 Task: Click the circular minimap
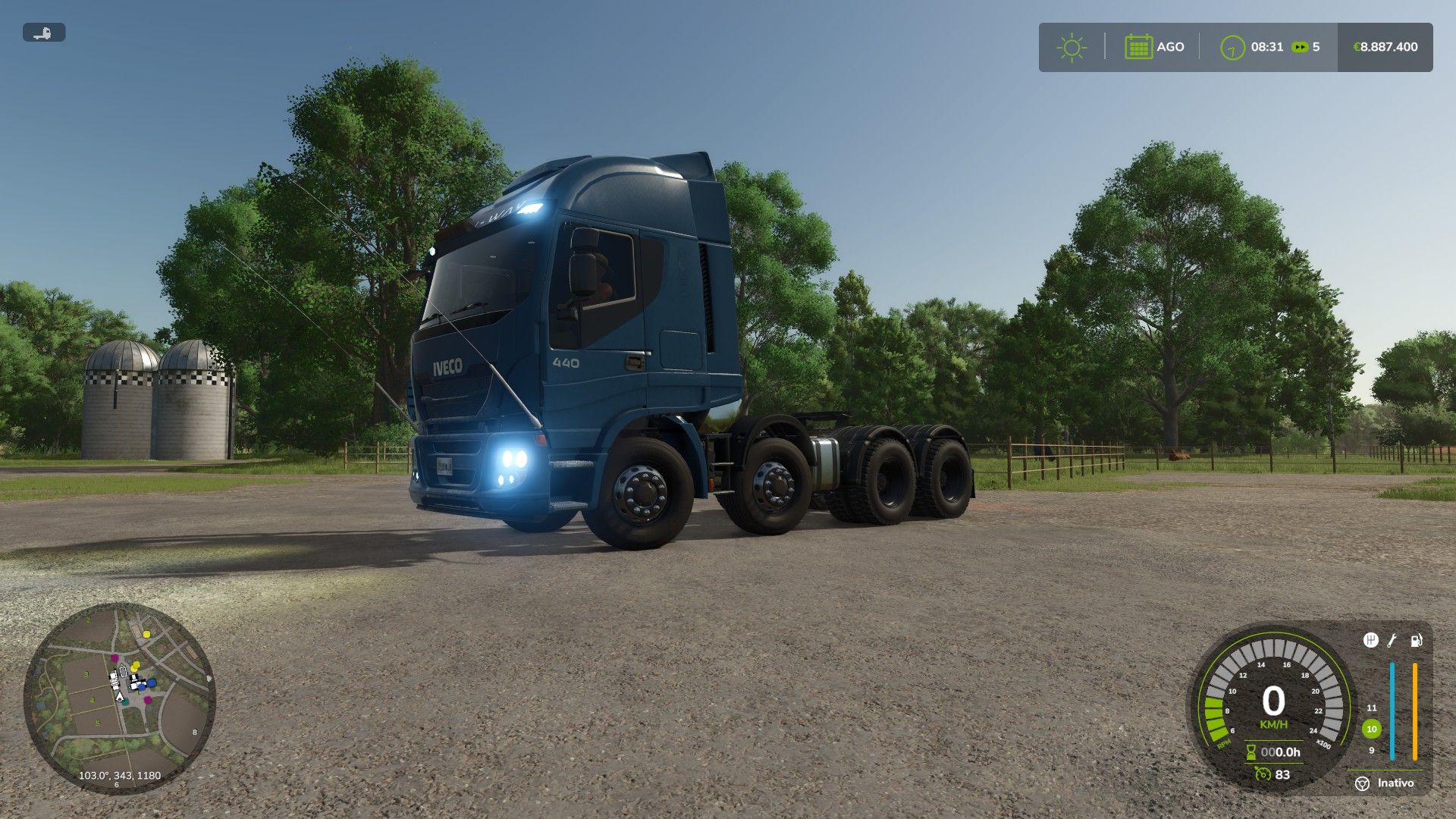(x=120, y=698)
